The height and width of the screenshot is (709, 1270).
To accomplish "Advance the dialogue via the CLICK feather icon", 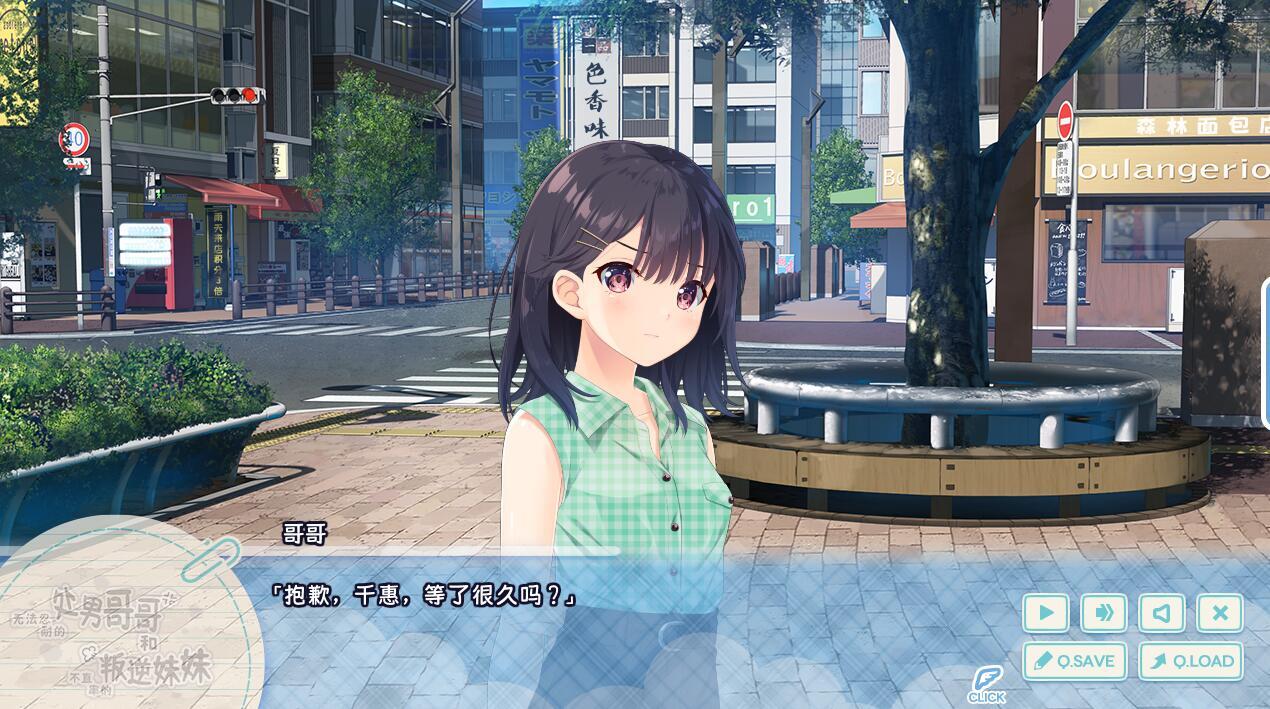I will (x=986, y=685).
